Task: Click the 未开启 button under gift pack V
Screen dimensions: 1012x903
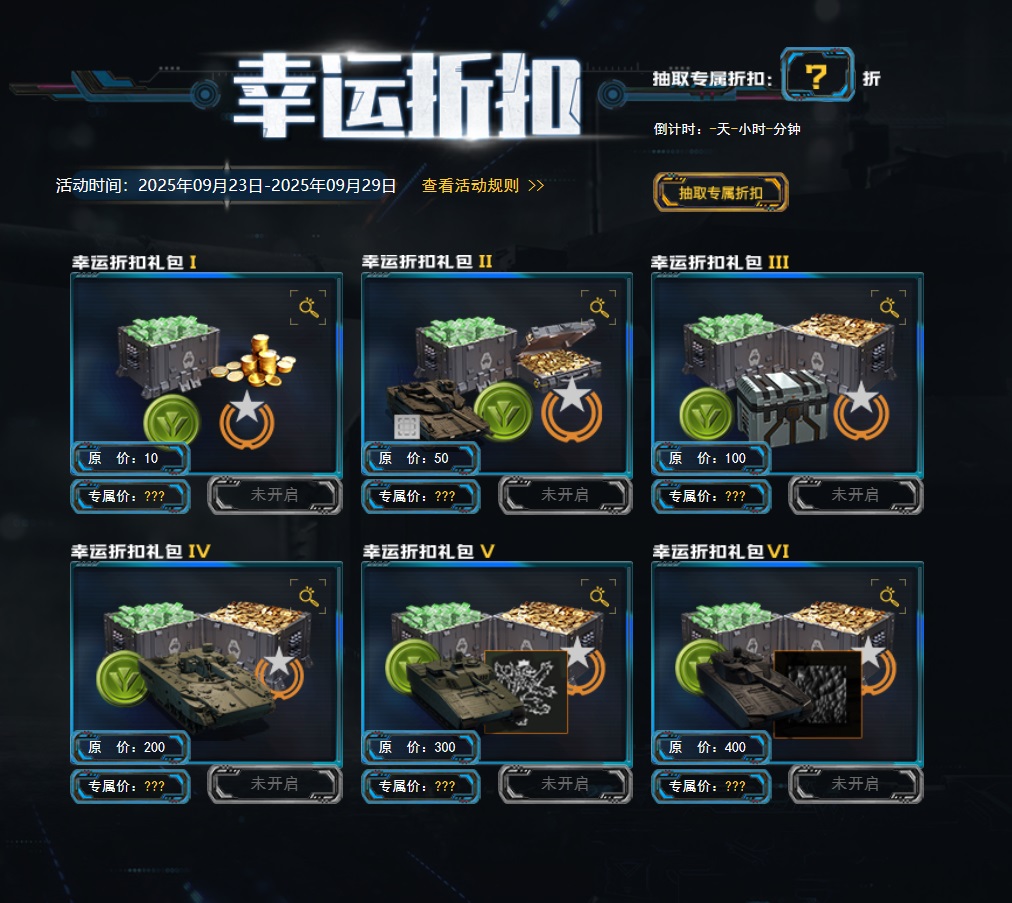Action: [565, 784]
